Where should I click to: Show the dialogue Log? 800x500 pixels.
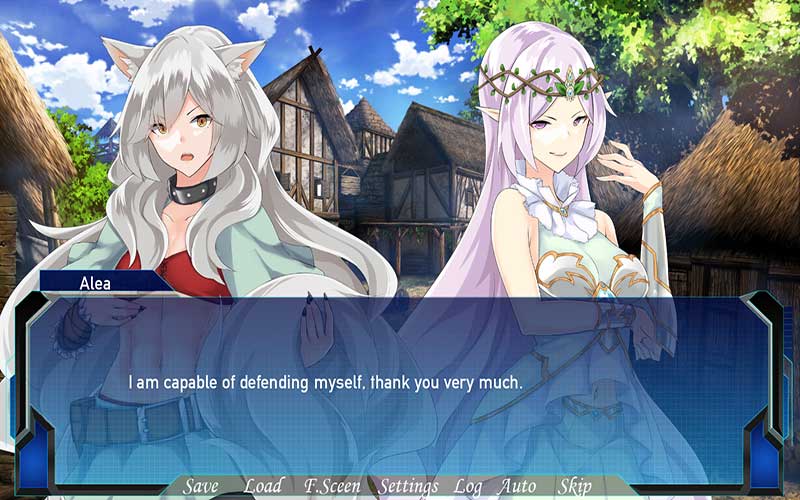(x=468, y=486)
